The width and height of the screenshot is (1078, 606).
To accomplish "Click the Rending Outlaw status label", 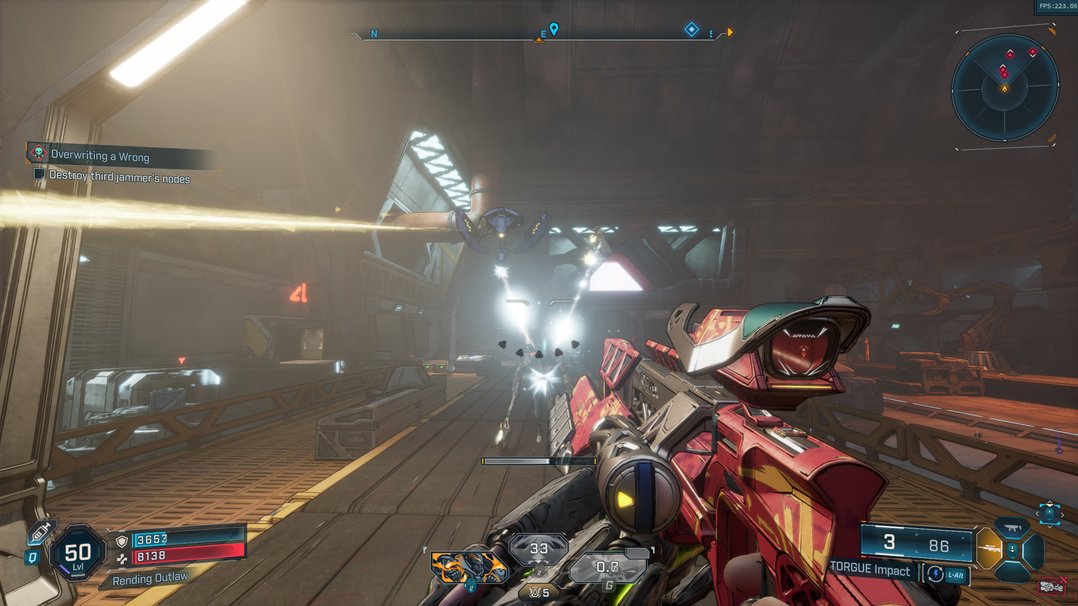I will tap(148, 578).
